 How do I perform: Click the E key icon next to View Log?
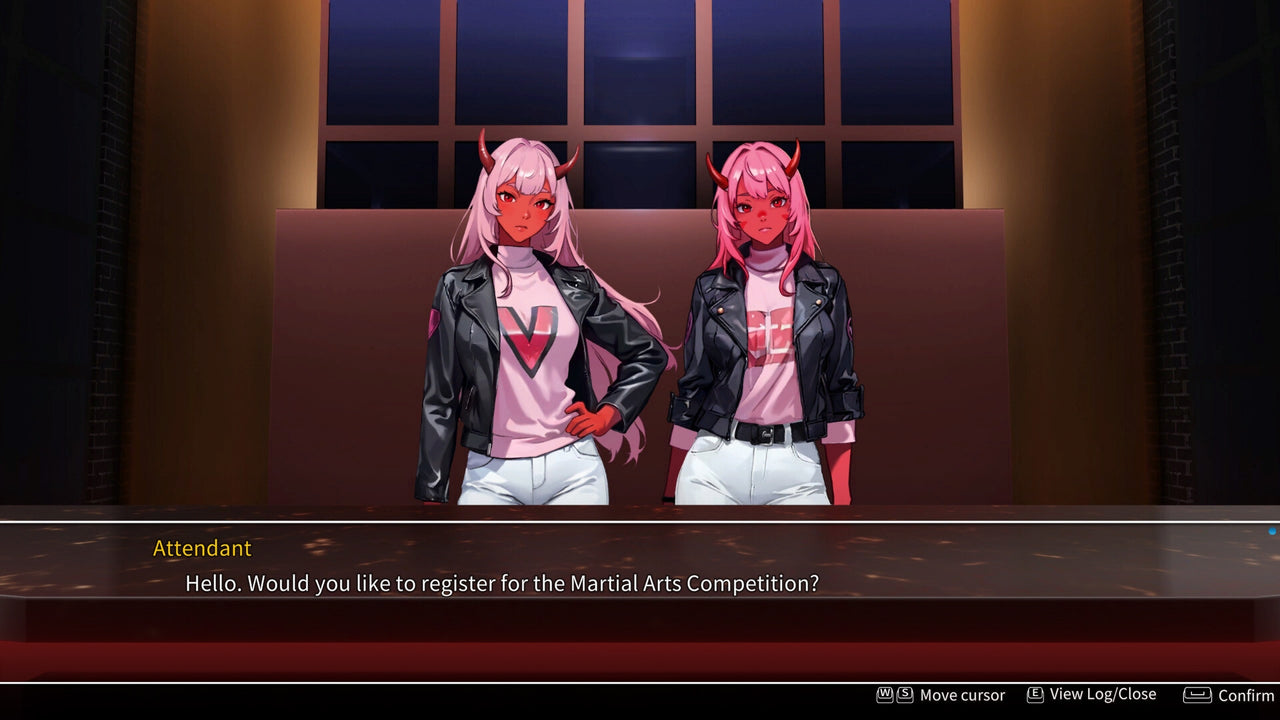[x=1034, y=694]
